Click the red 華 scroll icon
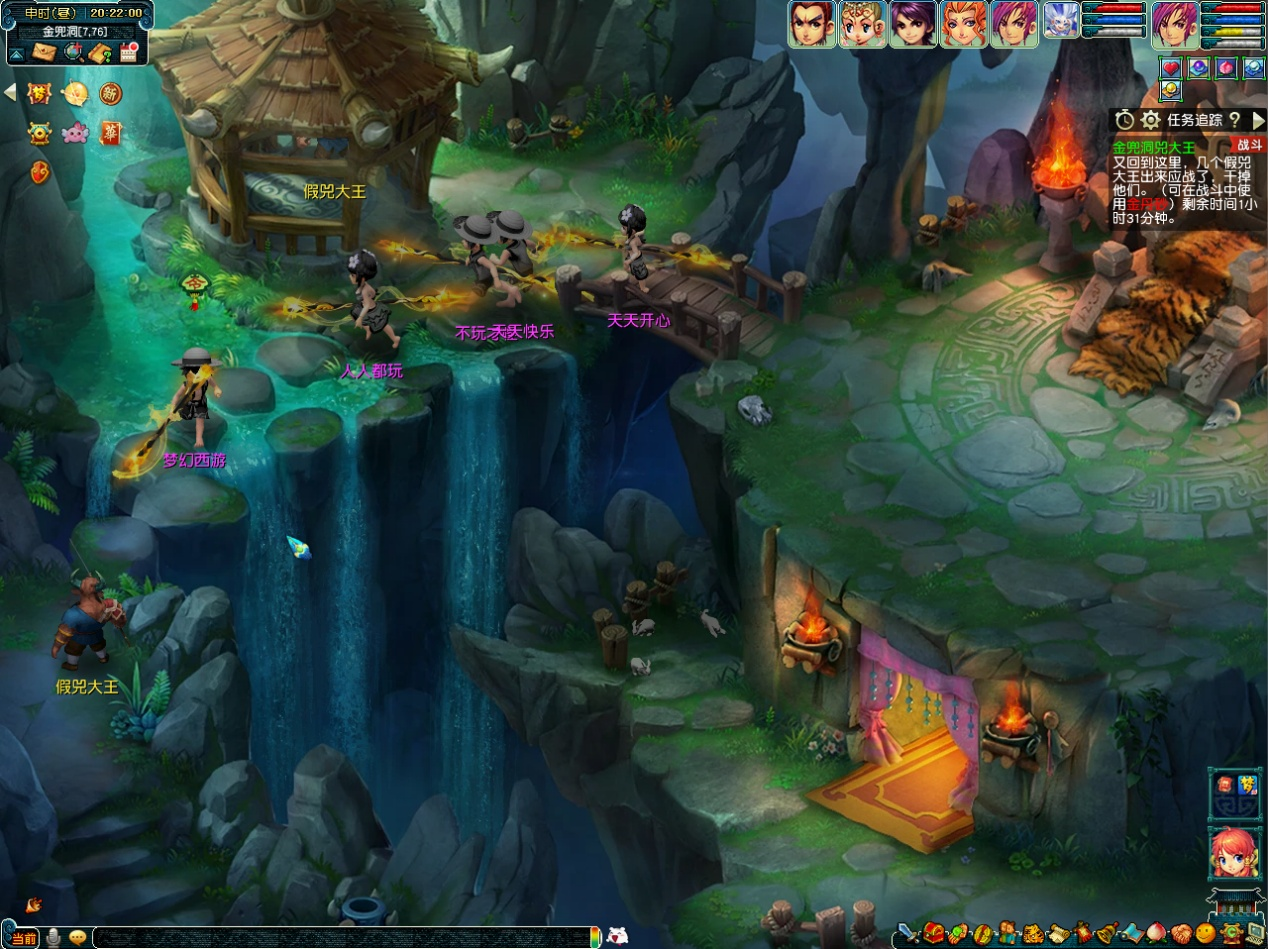1268x949 pixels. pos(110,132)
